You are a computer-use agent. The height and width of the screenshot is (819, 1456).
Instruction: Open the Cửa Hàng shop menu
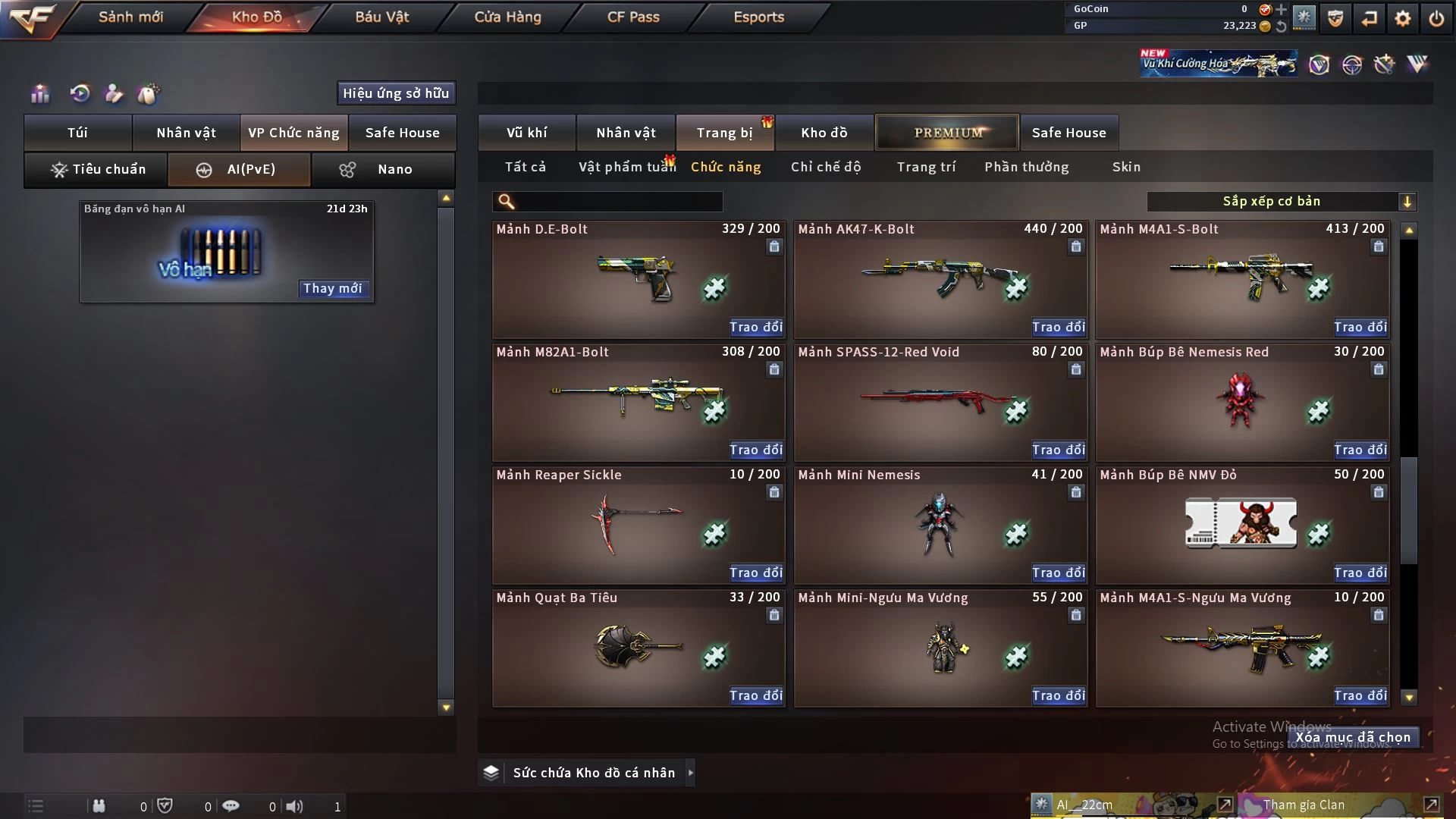[x=507, y=17]
